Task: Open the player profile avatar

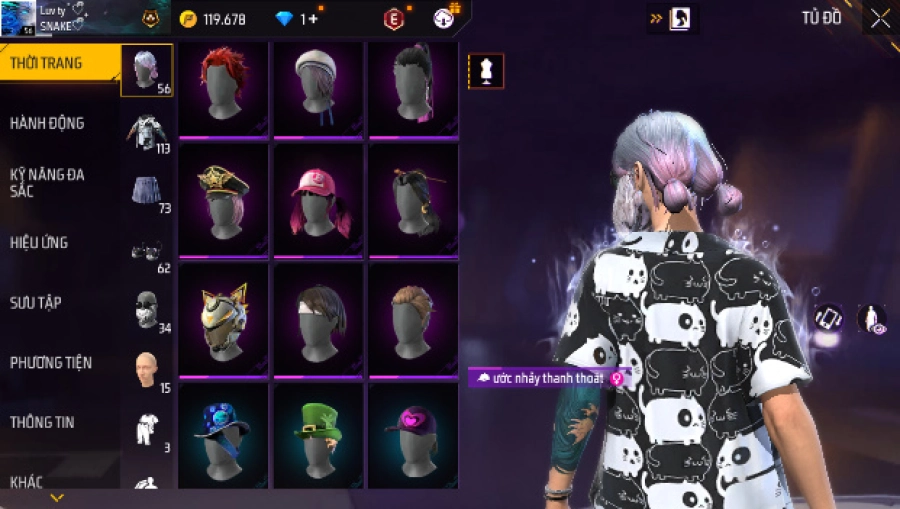Action: coord(18,18)
